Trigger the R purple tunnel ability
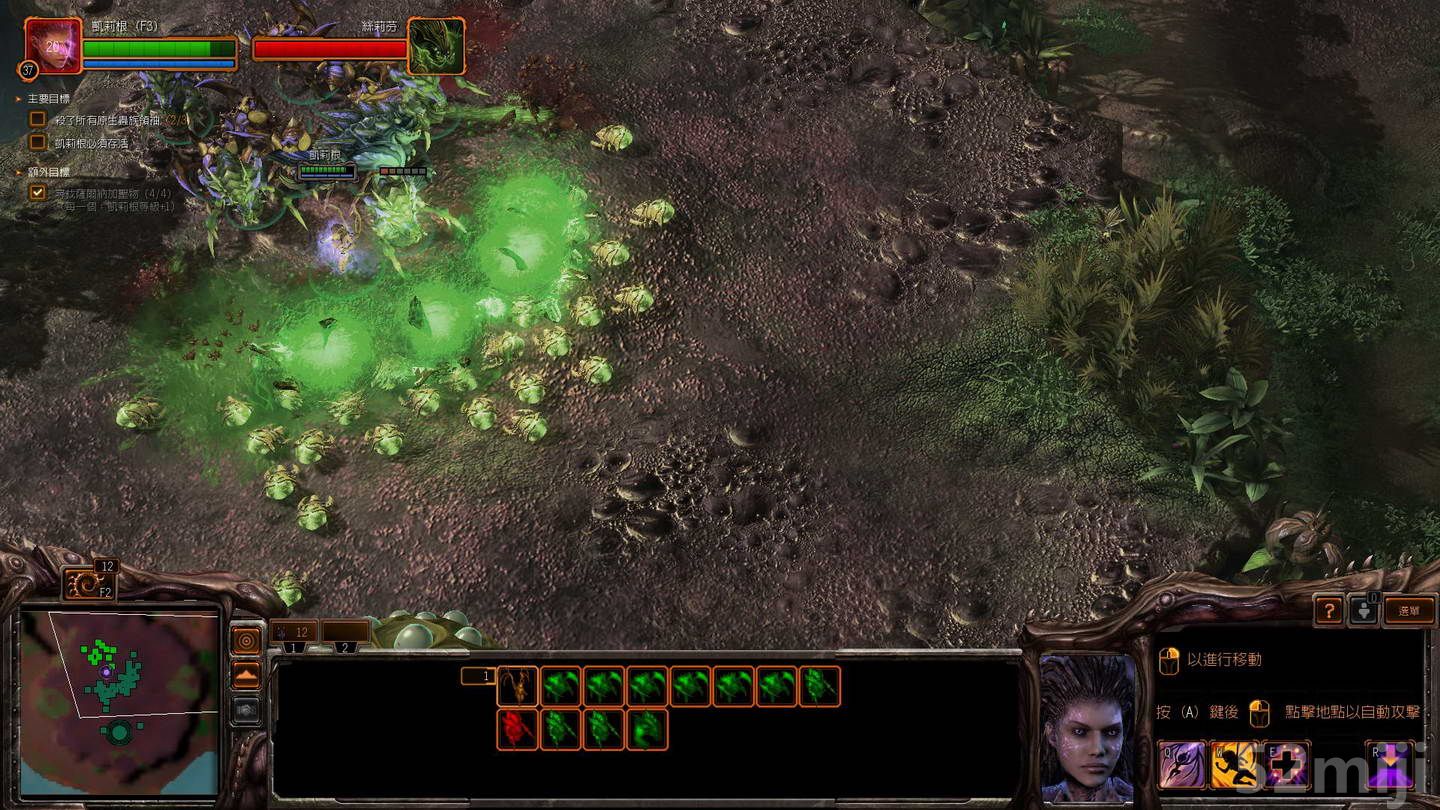This screenshot has width=1440, height=810. point(1390,764)
